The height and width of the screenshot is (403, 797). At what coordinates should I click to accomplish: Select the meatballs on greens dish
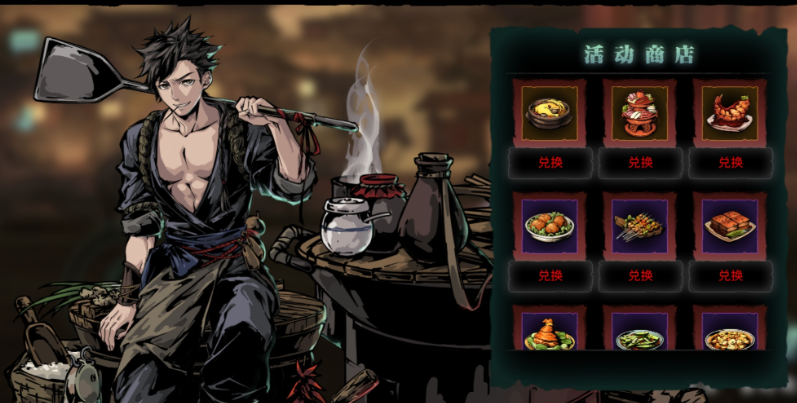coord(550,226)
